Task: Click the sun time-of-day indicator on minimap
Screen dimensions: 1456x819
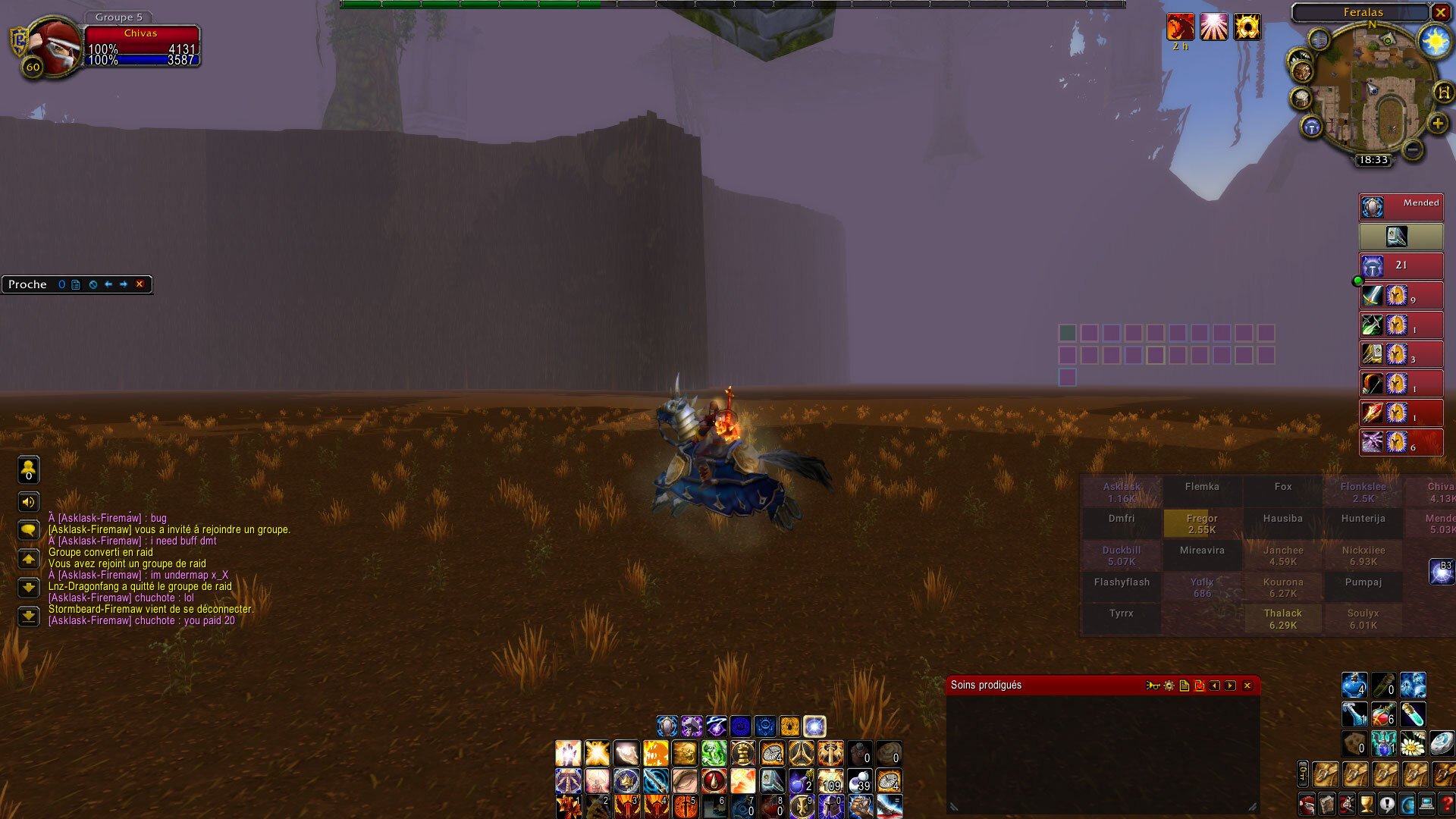Action: 1435,41
